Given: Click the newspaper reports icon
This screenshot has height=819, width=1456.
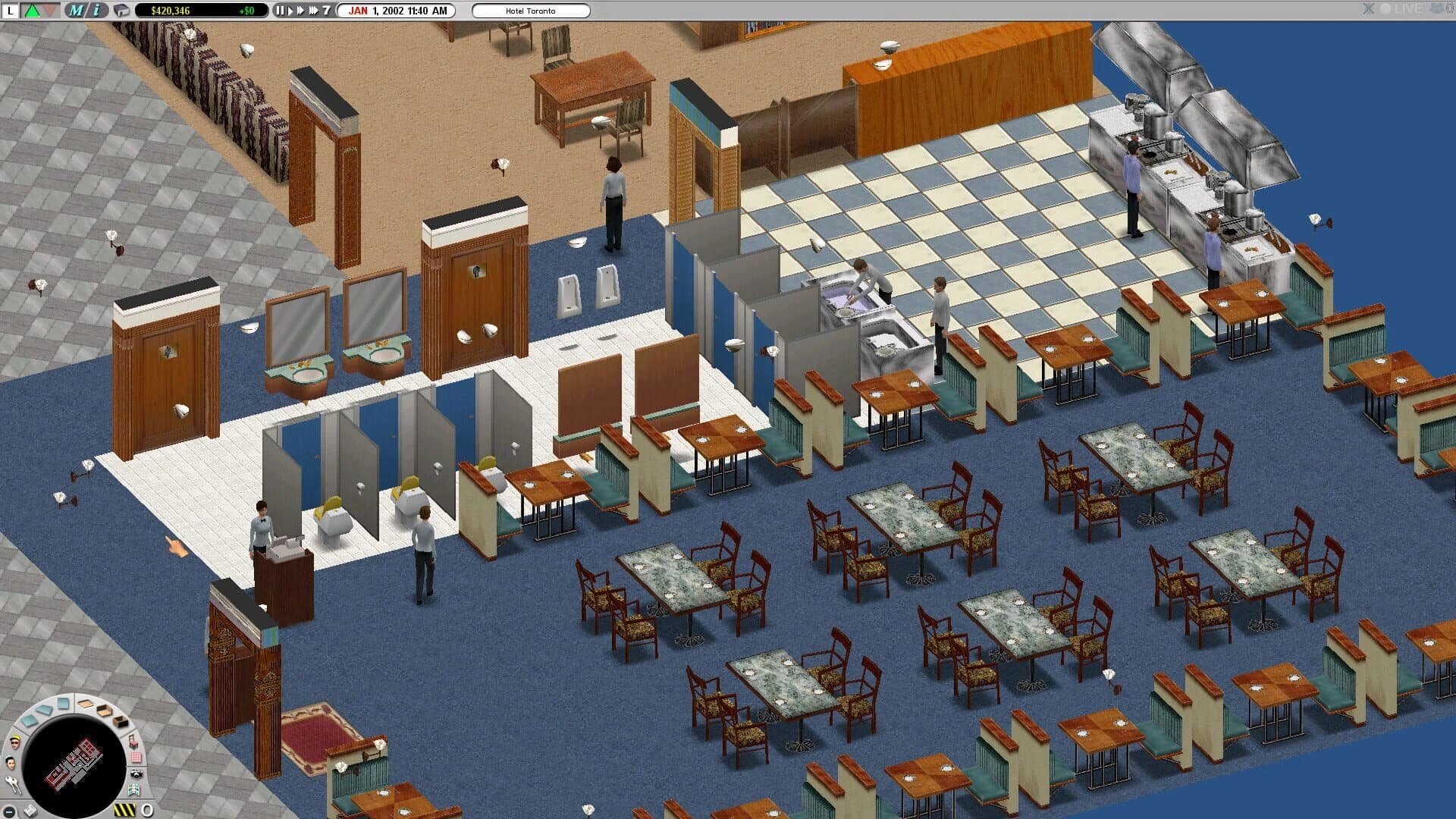Looking at the screenshot, I should pyautogui.click(x=30, y=810).
